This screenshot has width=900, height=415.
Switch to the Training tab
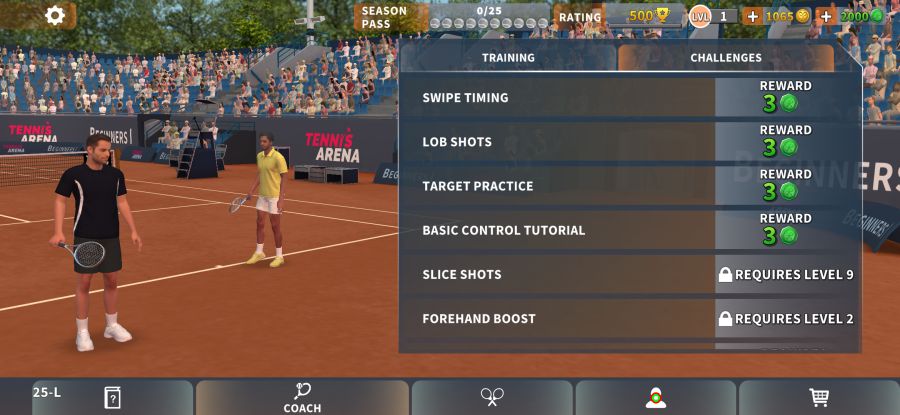point(508,58)
